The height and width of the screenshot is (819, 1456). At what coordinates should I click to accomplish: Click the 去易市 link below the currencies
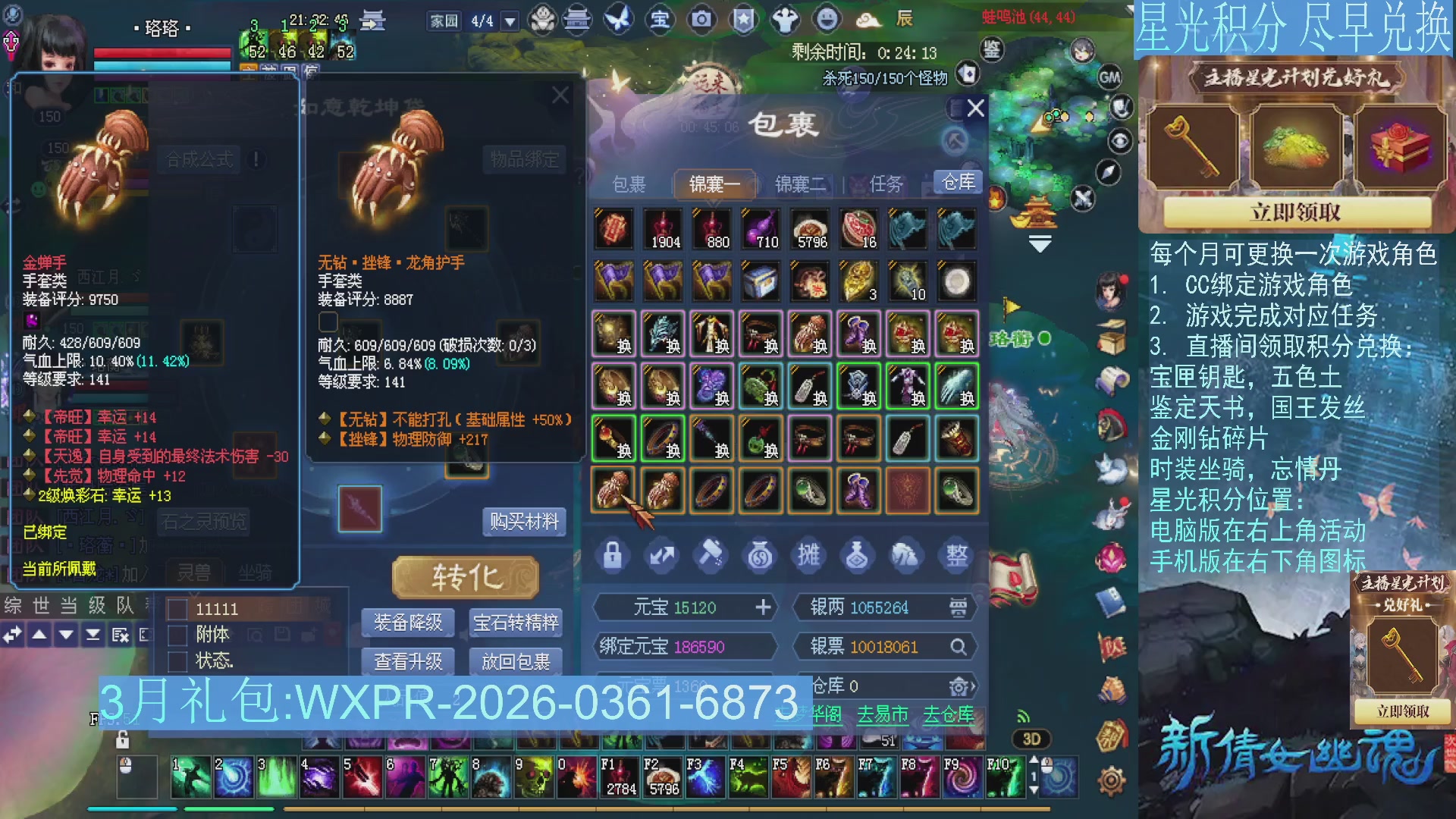(883, 714)
